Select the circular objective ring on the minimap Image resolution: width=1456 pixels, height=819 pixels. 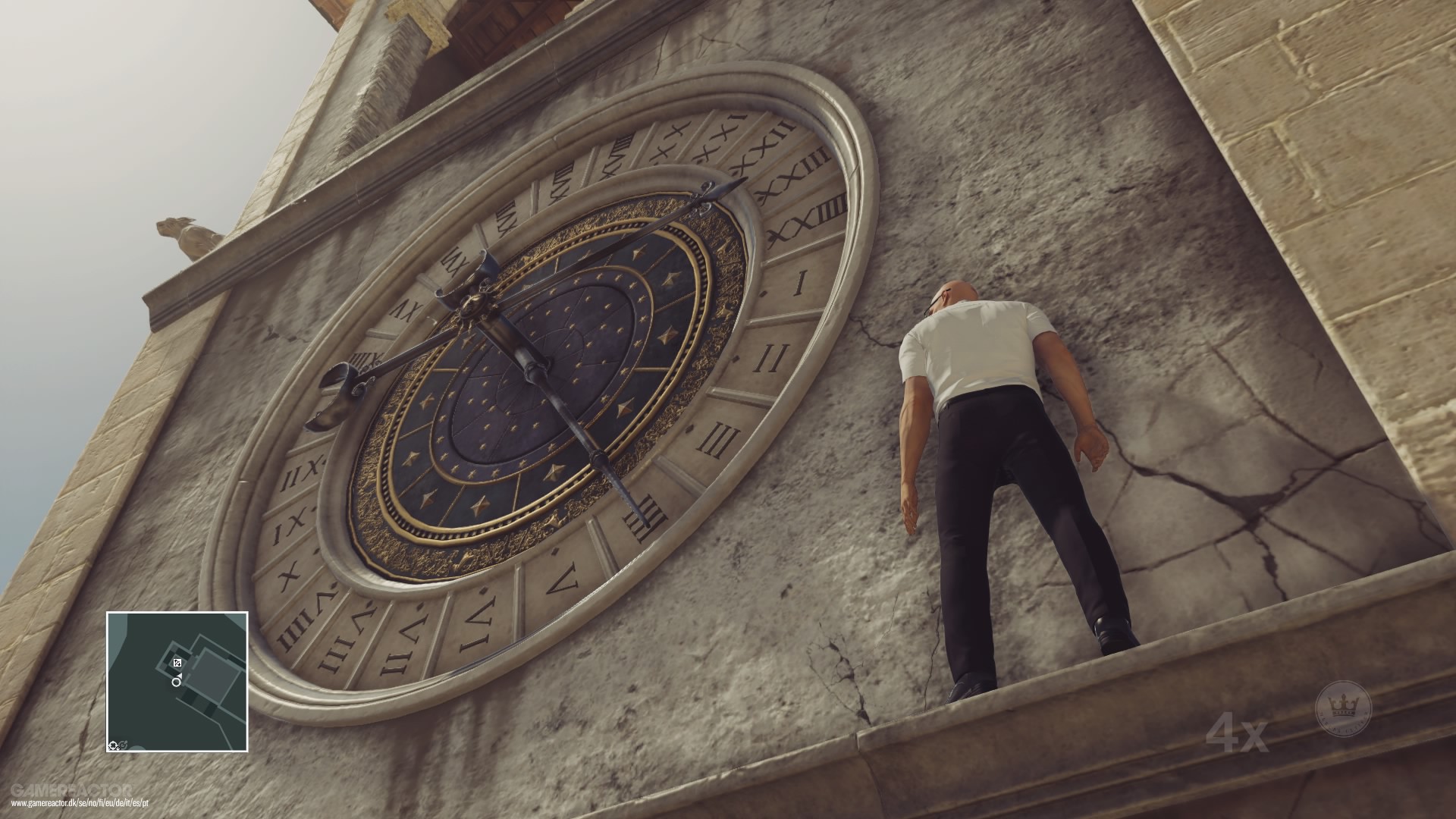pyautogui.click(x=176, y=682)
